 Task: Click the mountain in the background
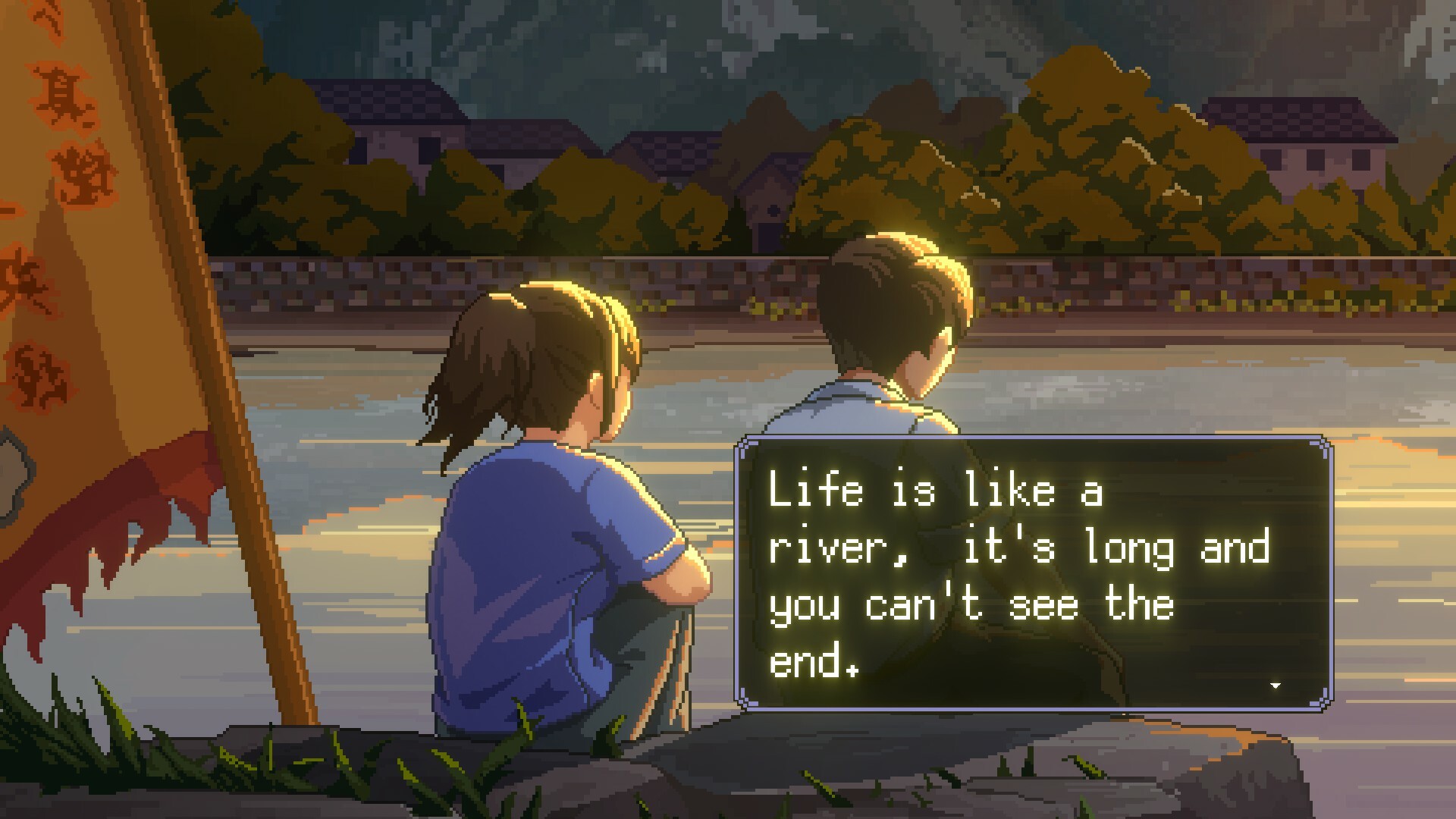pyautogui.click(x=758, y=45)
